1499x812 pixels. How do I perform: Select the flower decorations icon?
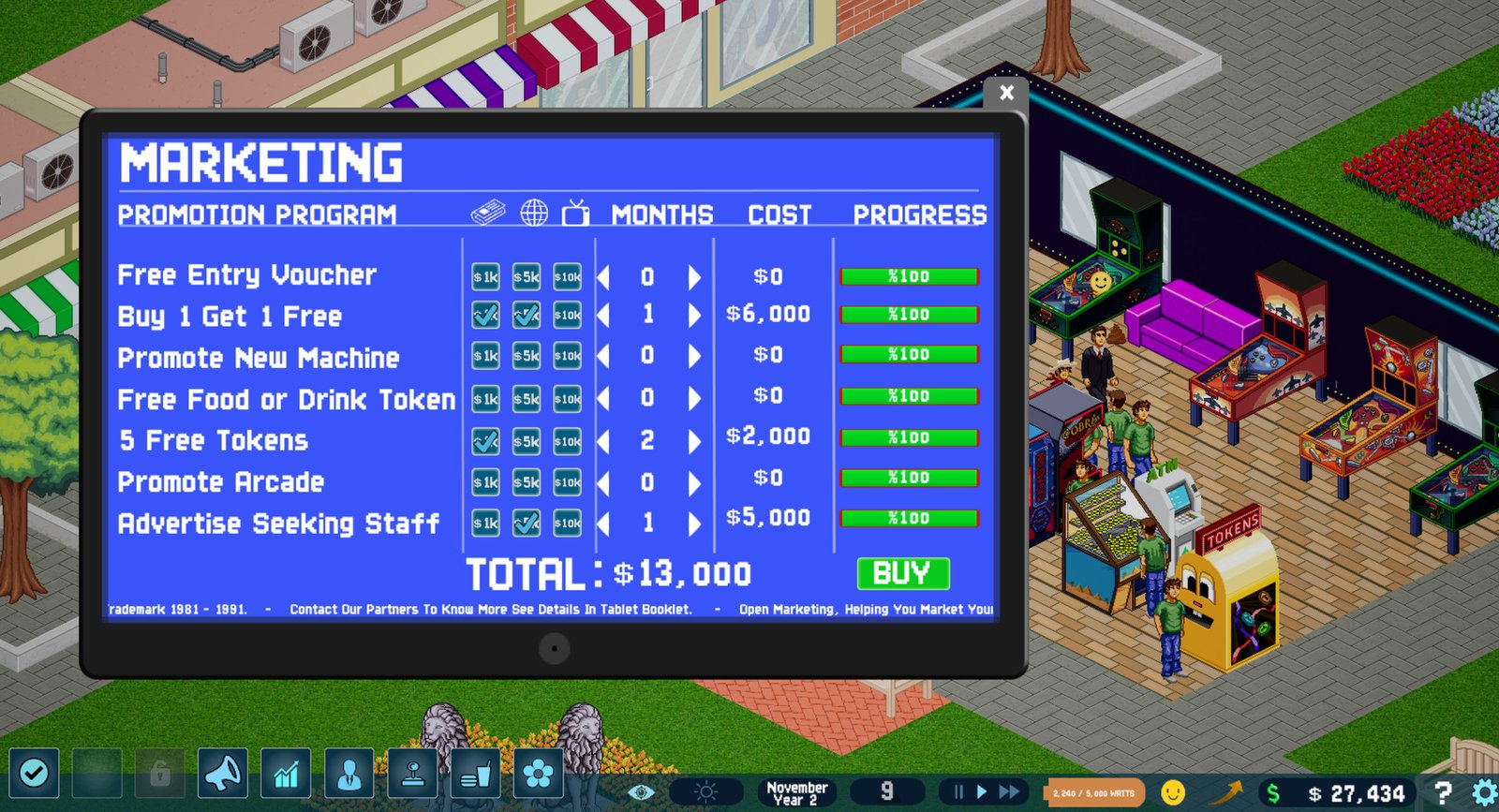[538, 775]
